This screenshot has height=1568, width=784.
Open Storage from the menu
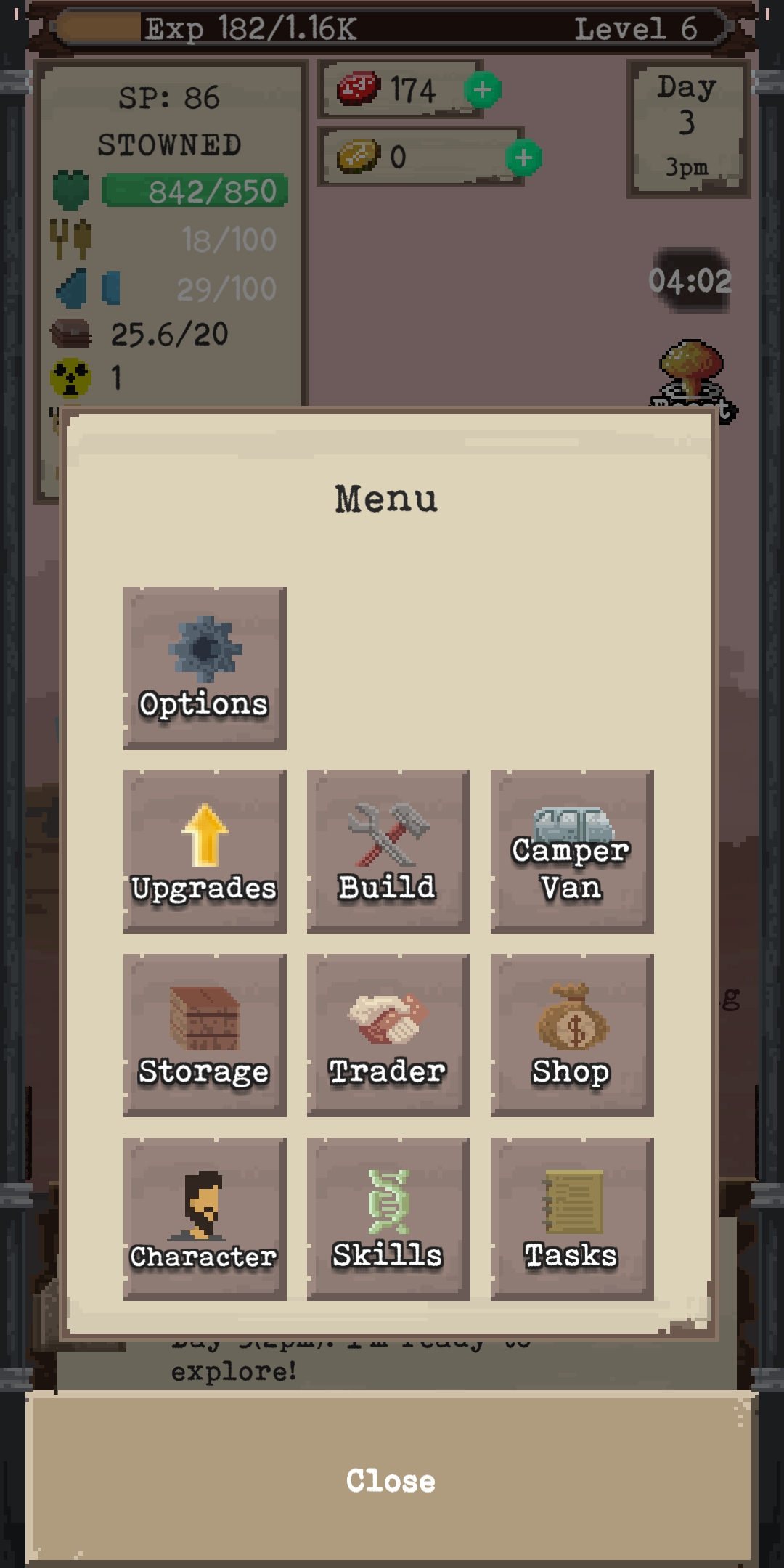[205, 1035]
